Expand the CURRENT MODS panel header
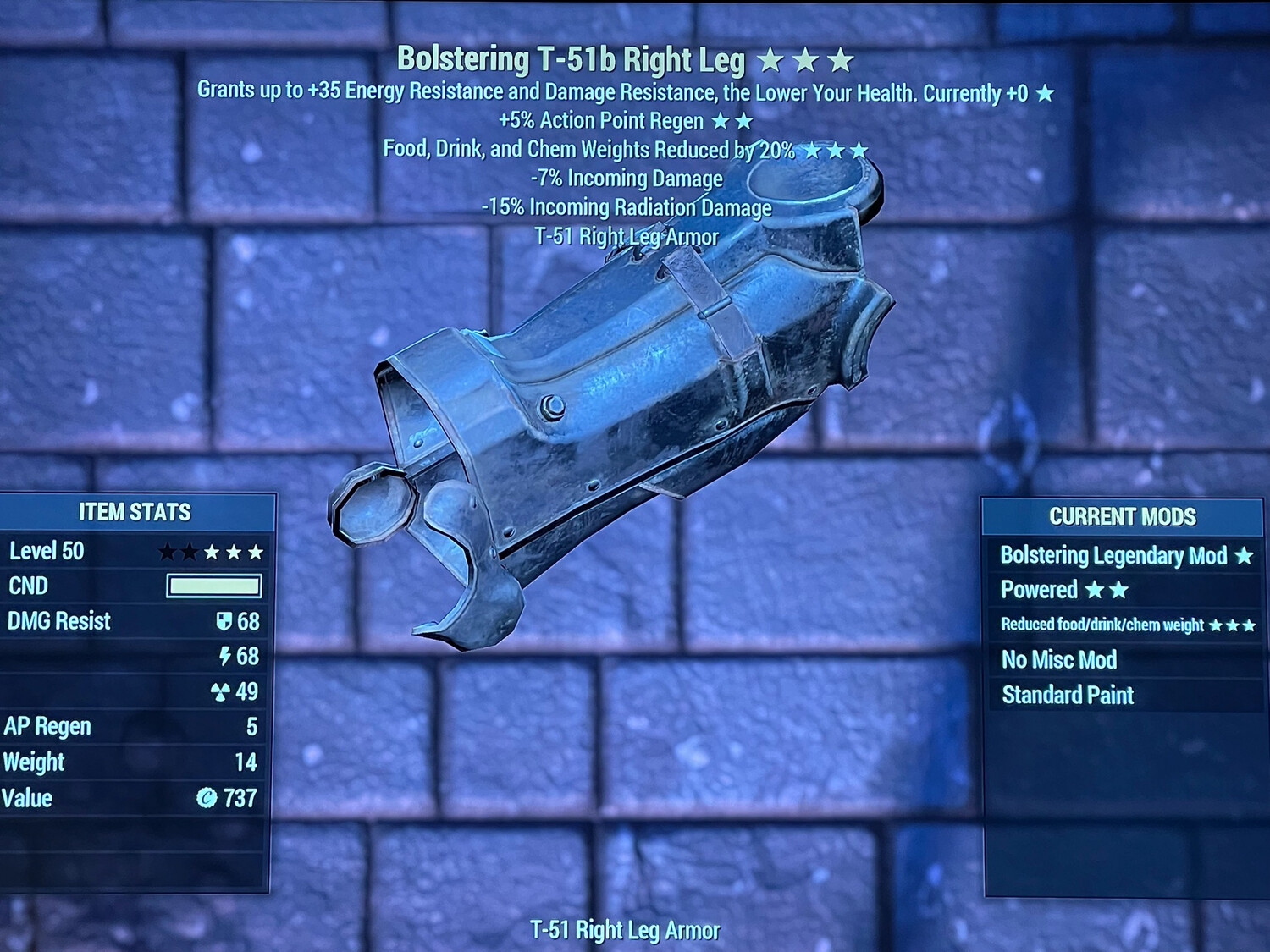Viewport: 1270px width, 952px height. 1123,517
